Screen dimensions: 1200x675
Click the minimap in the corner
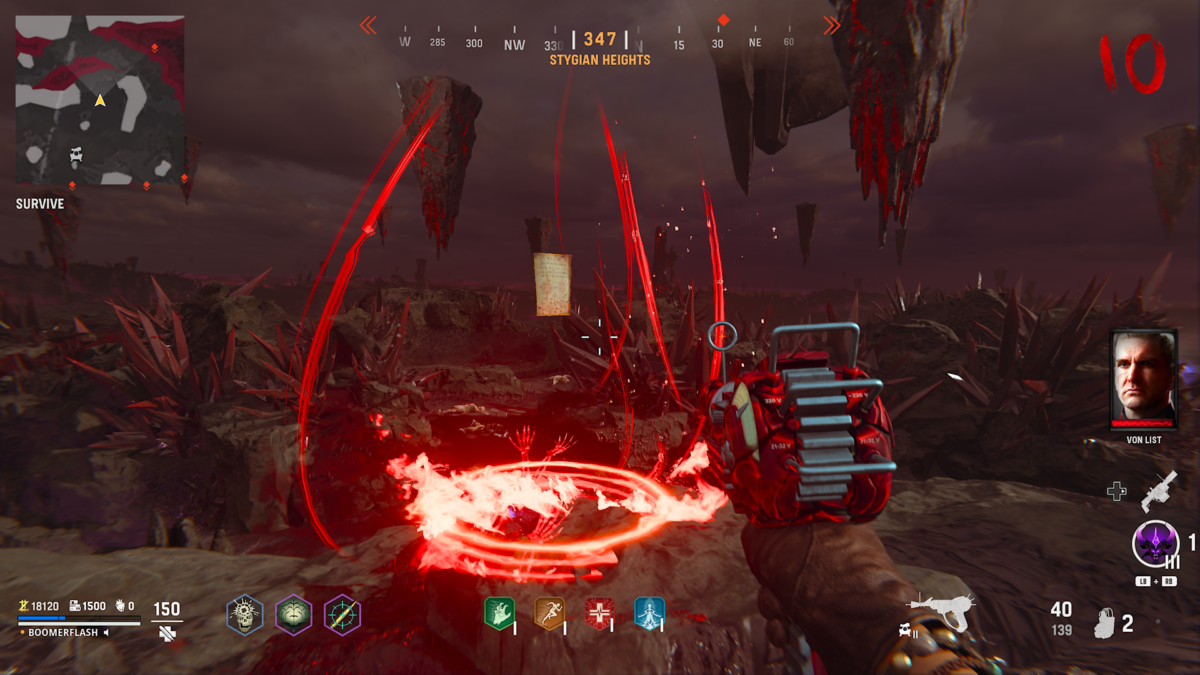[x=100, y=100]
